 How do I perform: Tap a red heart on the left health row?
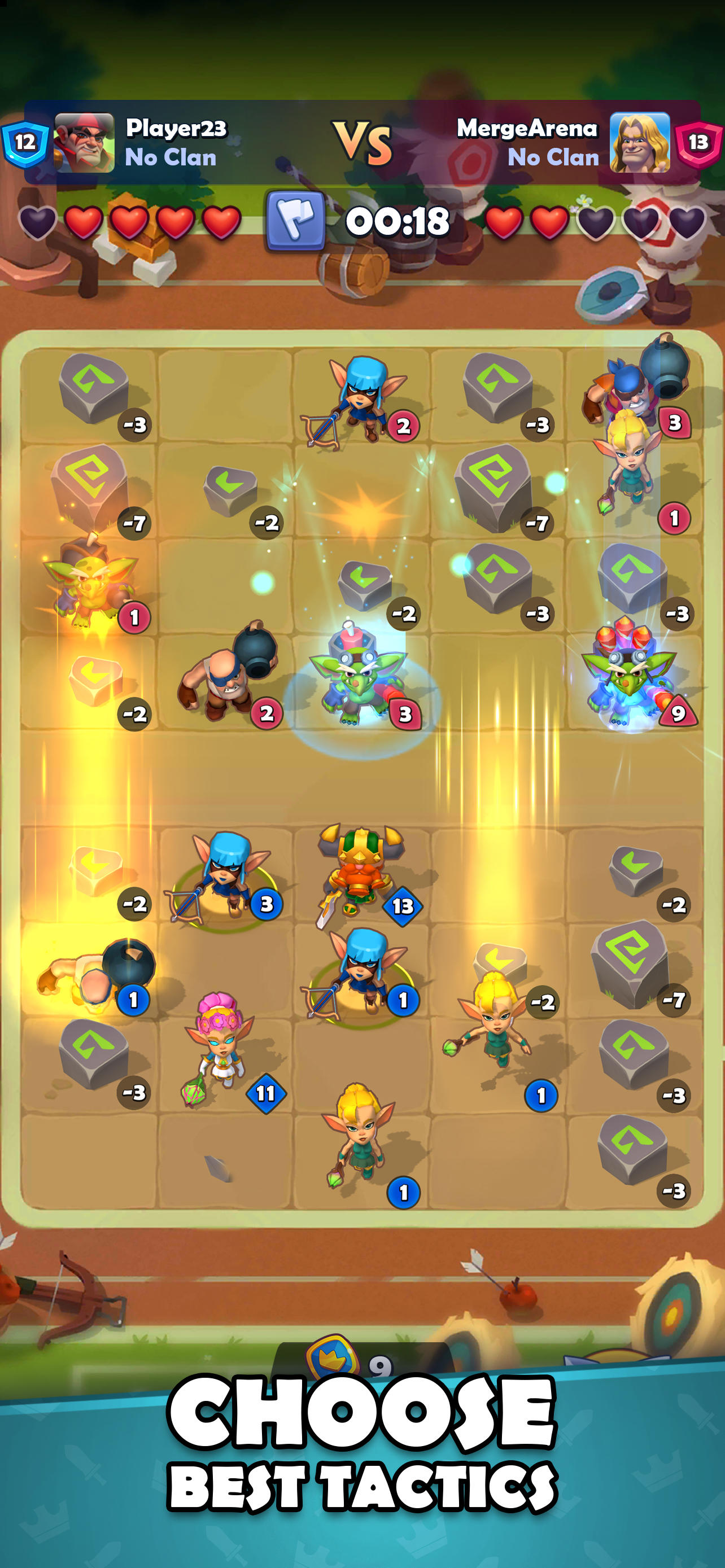(85, 221)
